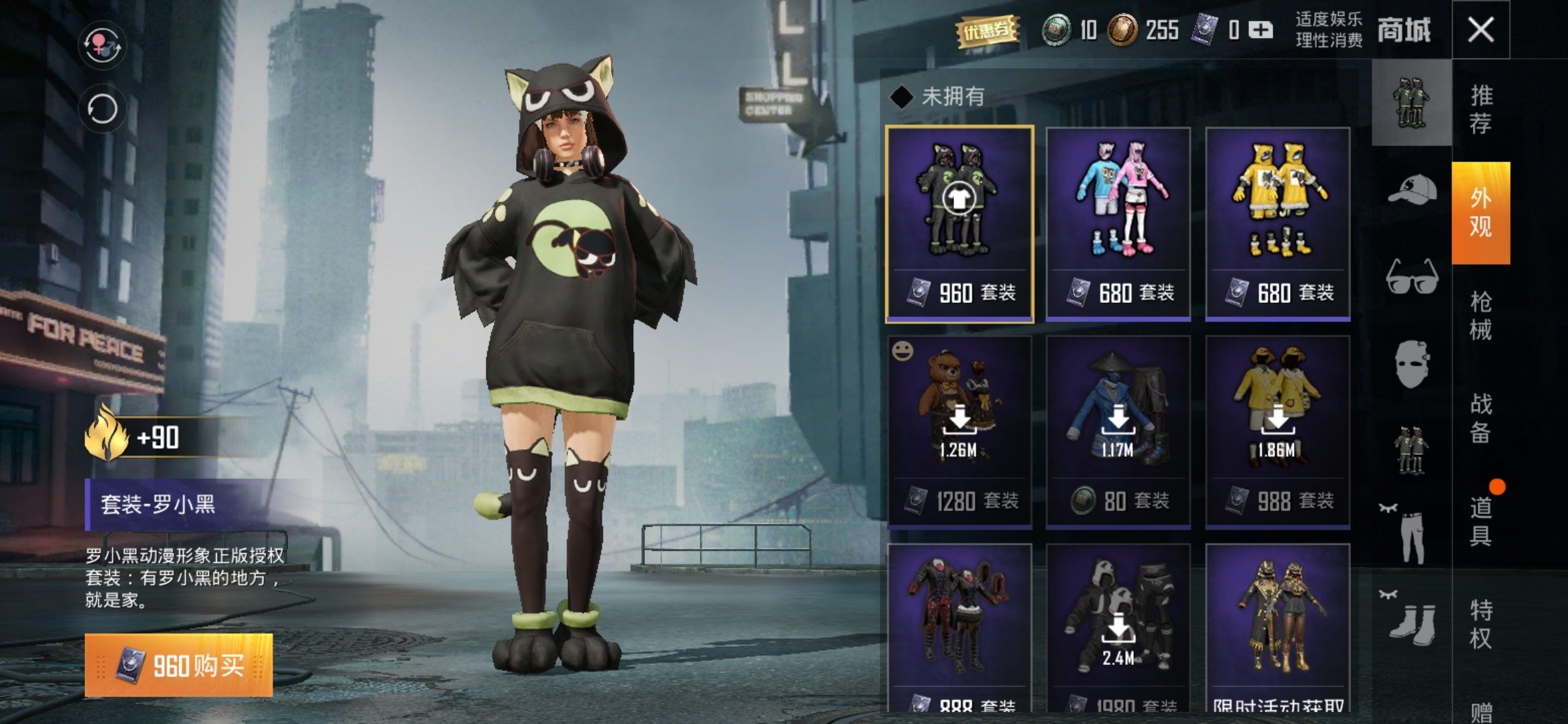Select the yellow duck 988 outfit set
1568x724 pixels.
pos(1278,432)
